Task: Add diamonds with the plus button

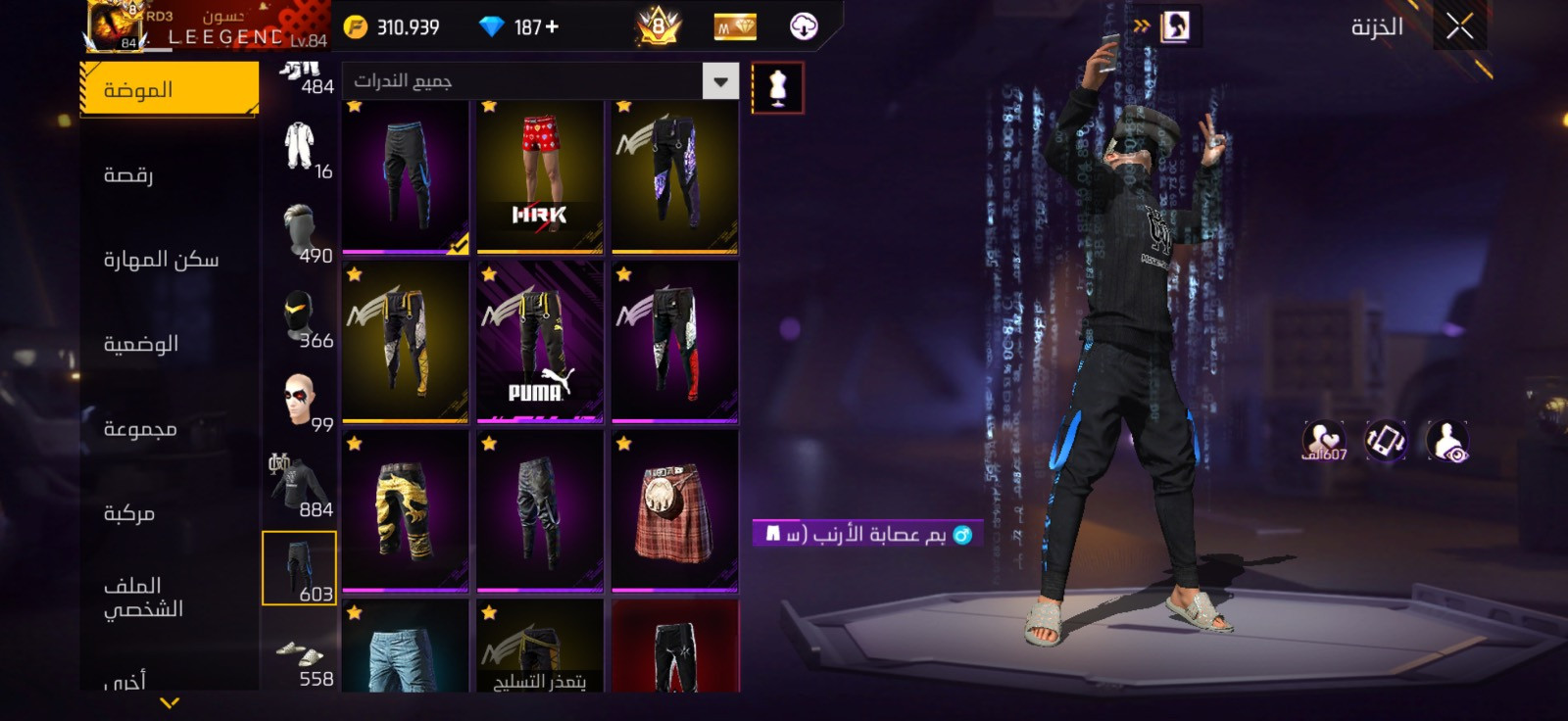Action: [552, 27]
